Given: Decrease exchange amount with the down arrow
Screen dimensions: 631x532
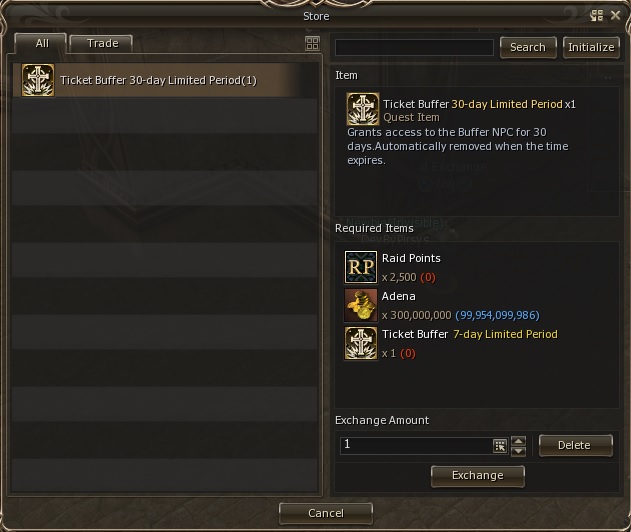Looking at the screenshot, I should 518,451.
